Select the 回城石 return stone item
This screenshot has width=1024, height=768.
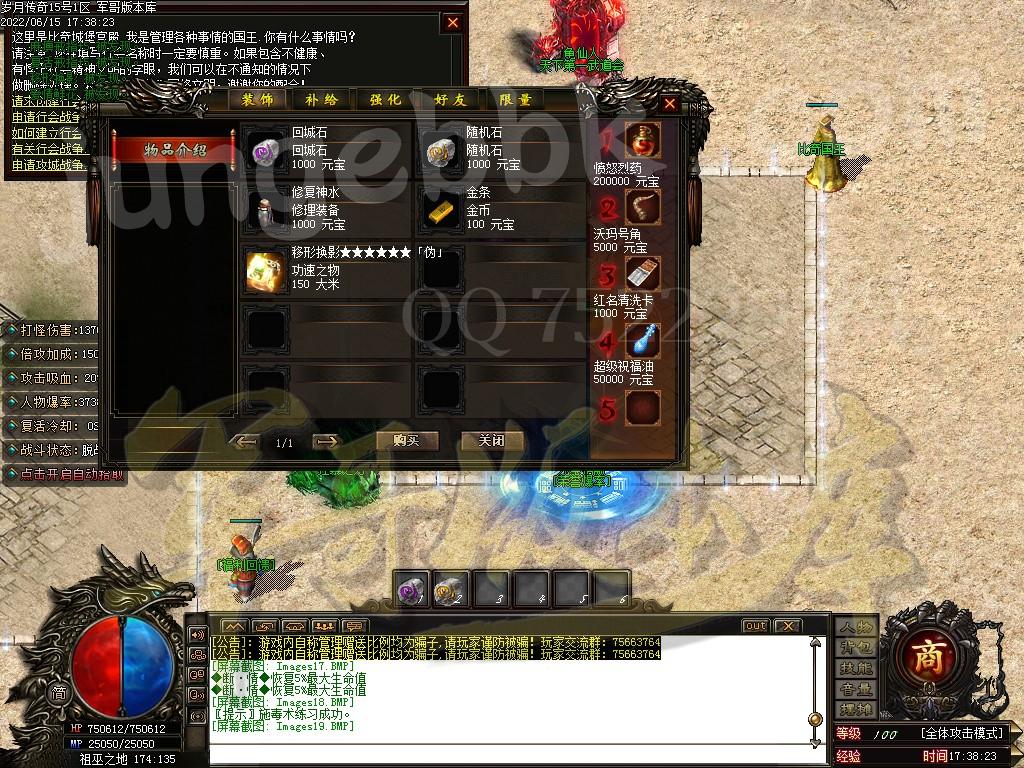click(266, 149)
